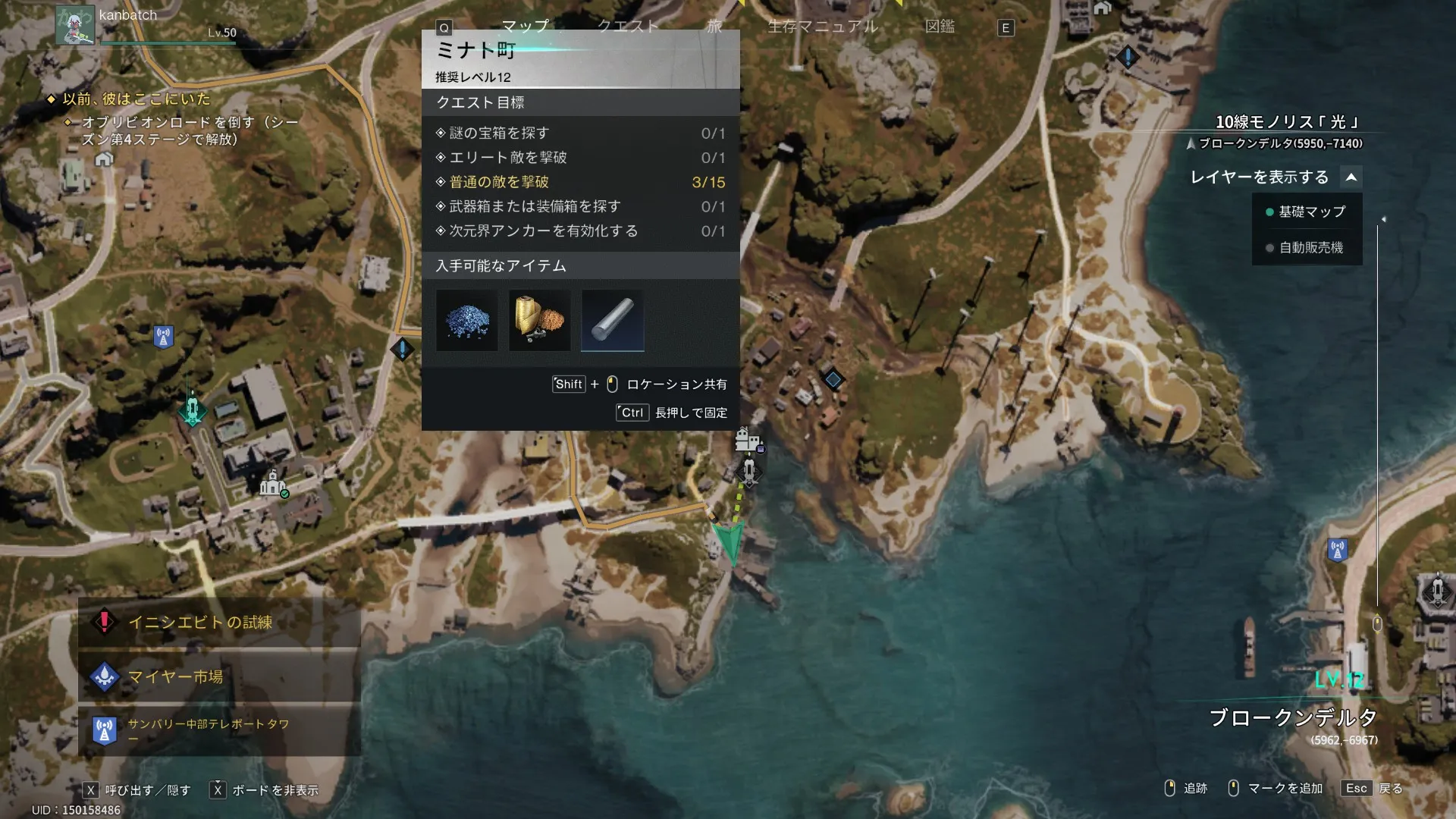Click the 10線モノリス「光」 tracked location
The height and width of the screenshot is (819, 1456).
coord(1287,122)
